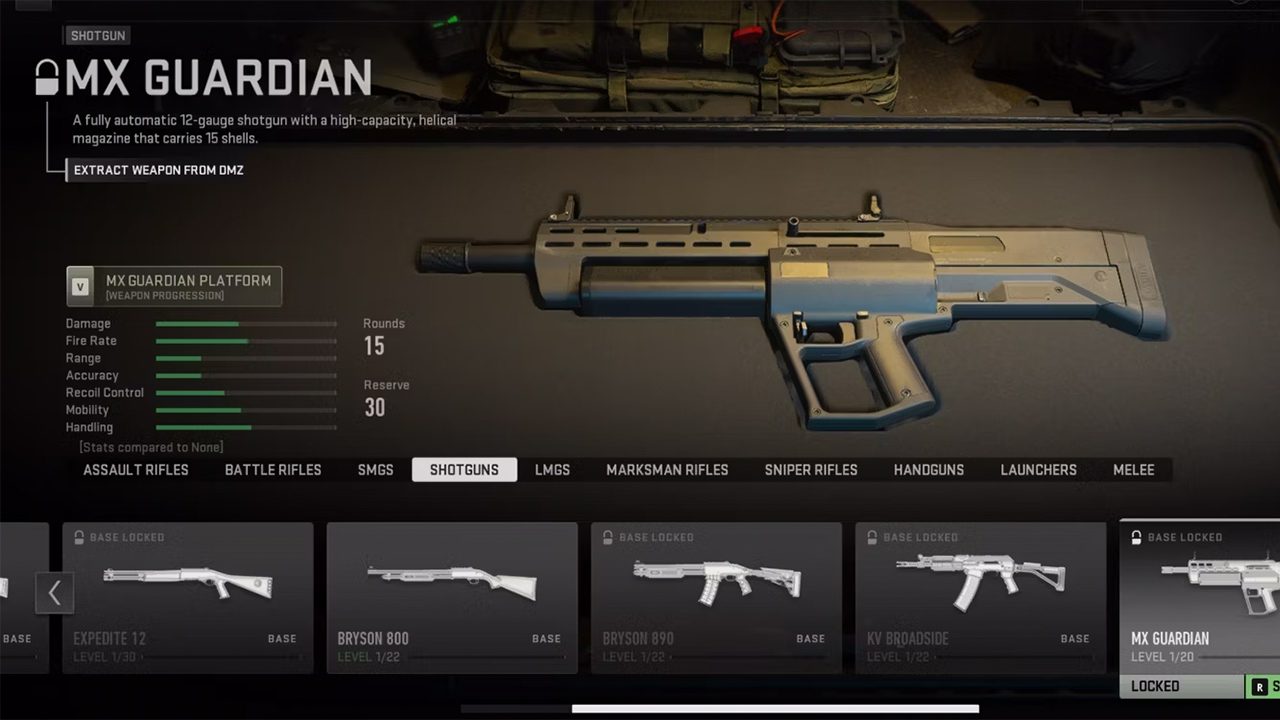Image resolution: width=1280 pixels, height=720 pixels.
Task: Switch to Marksman Rifles tab
Action: click(x=667, y=470)
